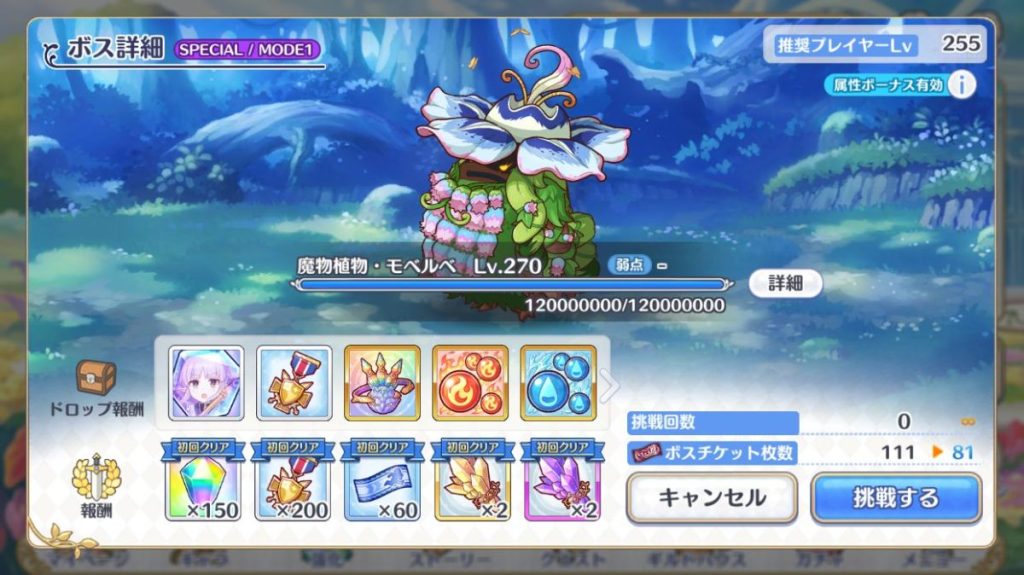Select the purple-haired character drop reward
The image size is (1024, 575).
point(206,383)
